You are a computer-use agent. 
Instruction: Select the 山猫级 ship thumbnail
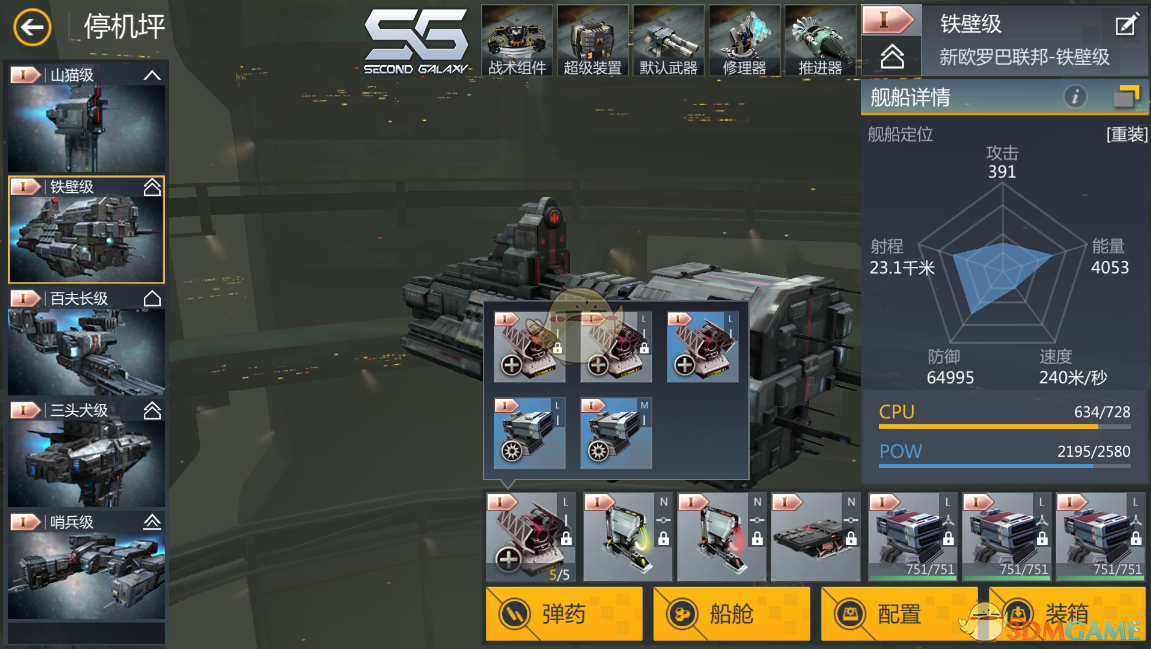pos(87,119)
